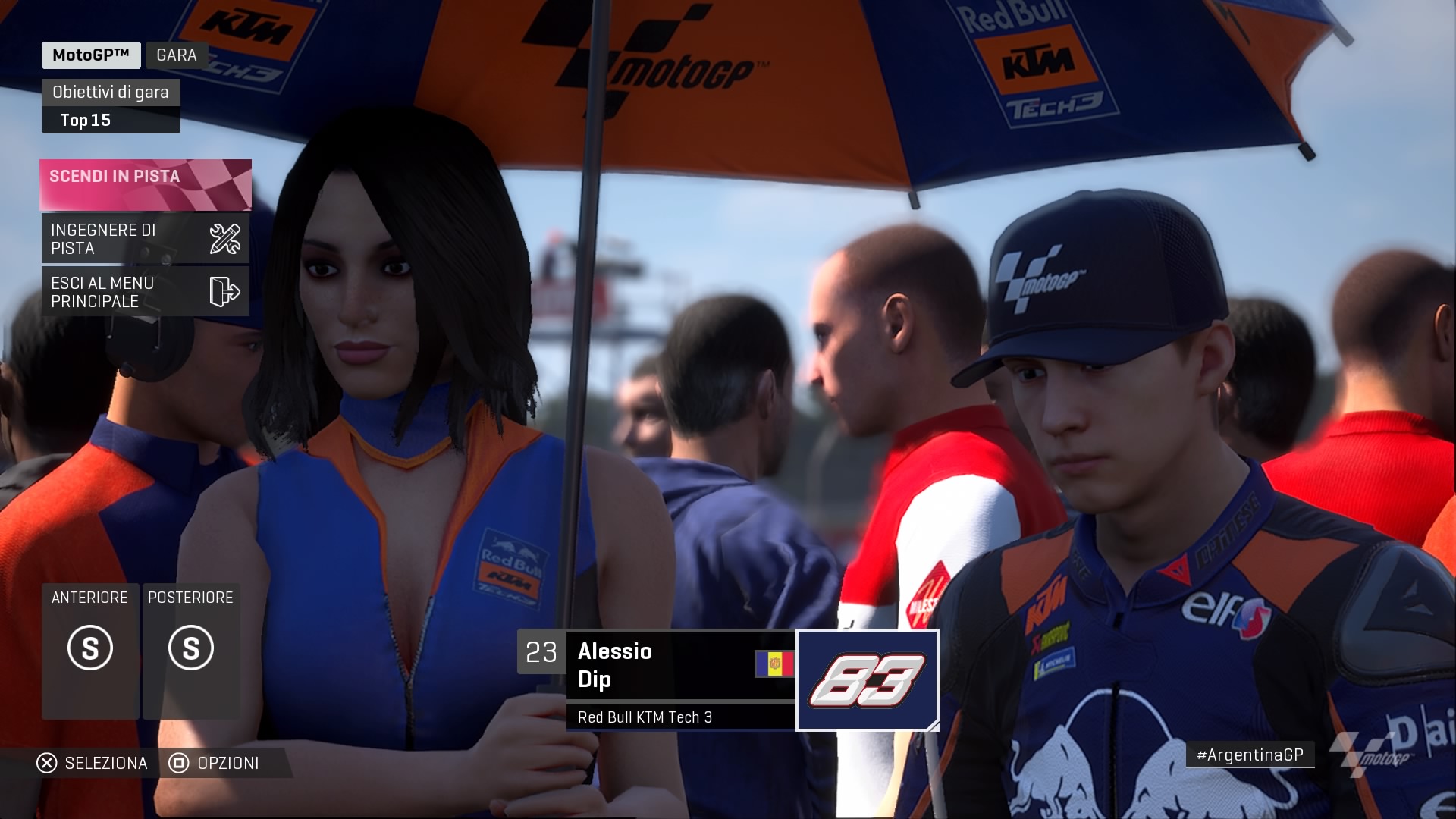
Task: Select the ANTERIORE front tyre slot
Action: (x=90, y=650)
